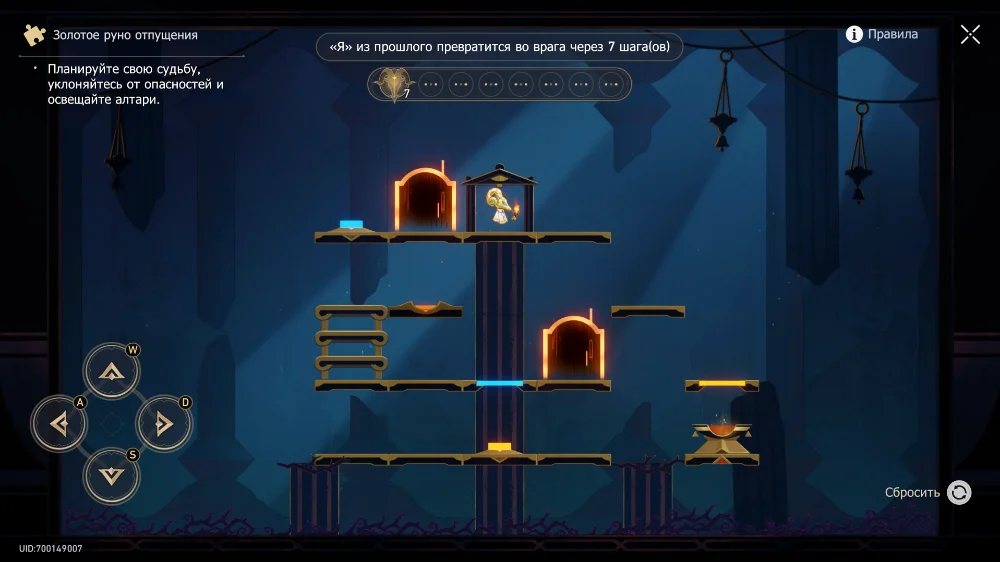Reset the puzzle with Сбросить

coord(958,492)
